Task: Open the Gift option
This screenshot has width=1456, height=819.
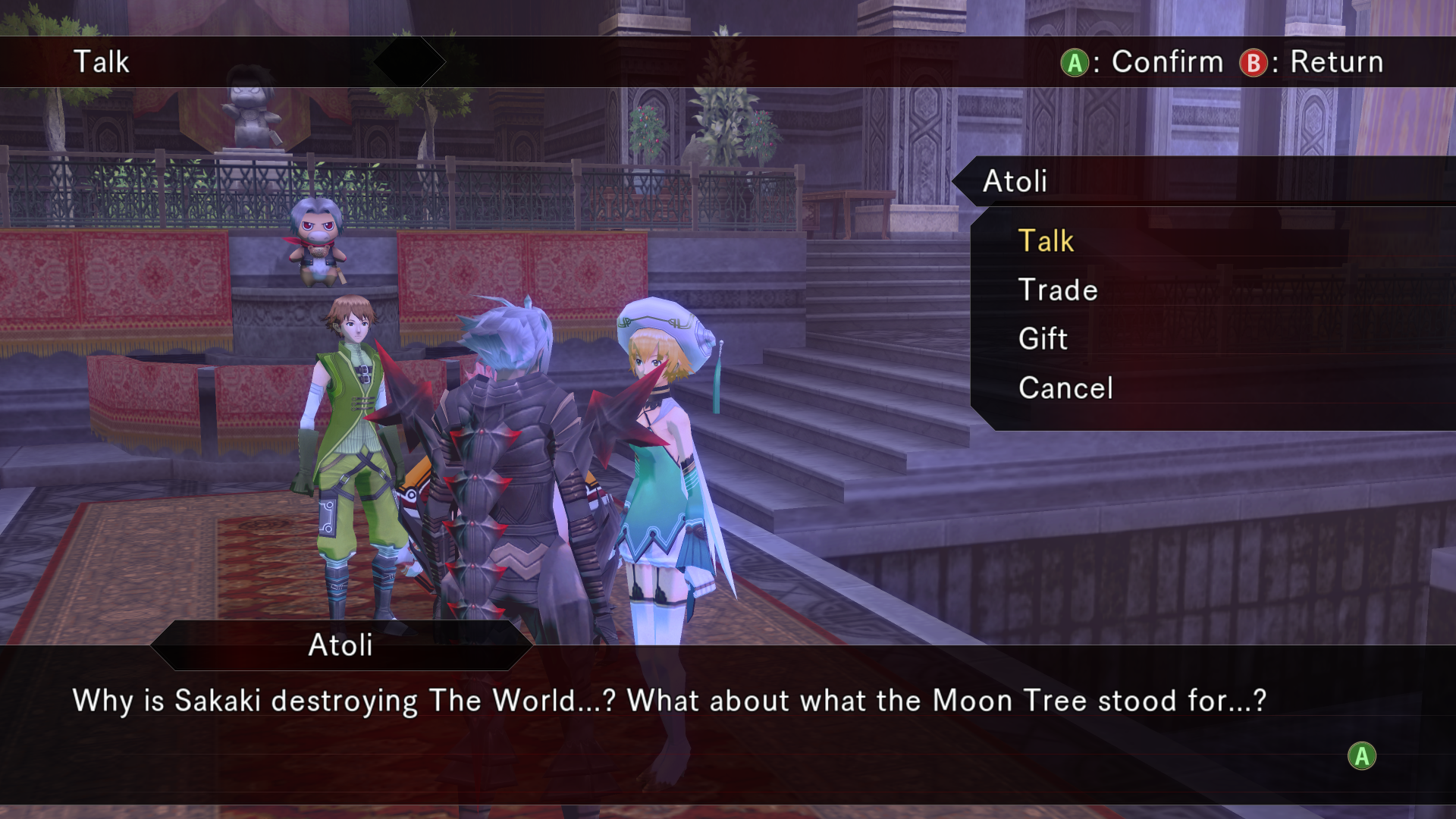Action: pos(1043,339)
